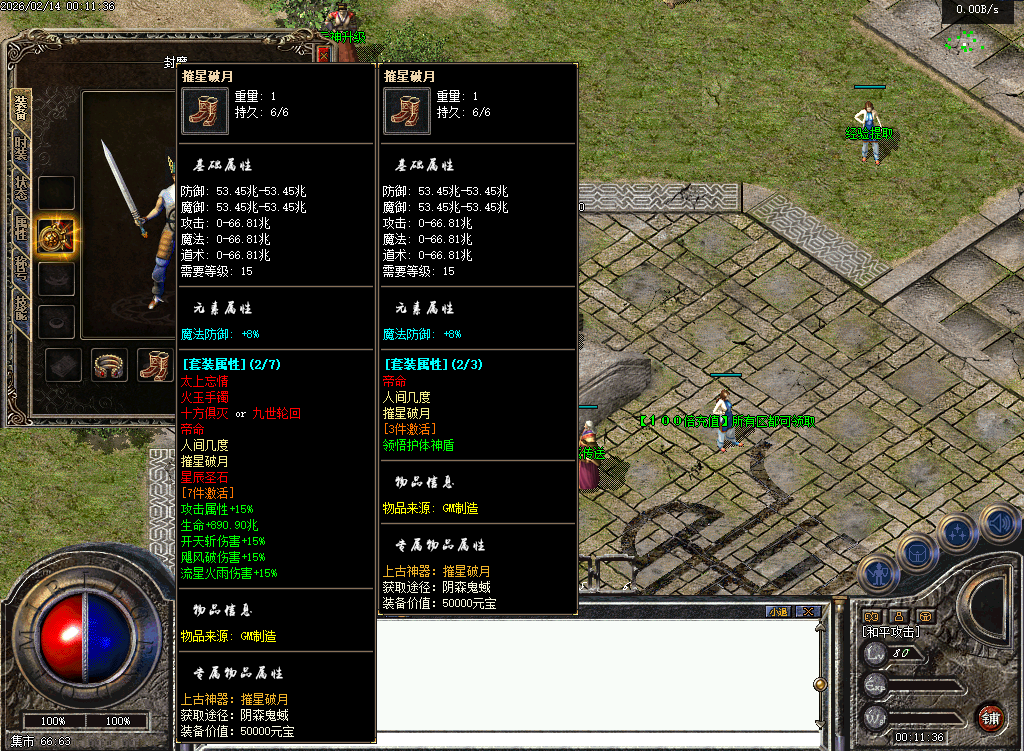Close the character equipment panel

click(323, 54)
